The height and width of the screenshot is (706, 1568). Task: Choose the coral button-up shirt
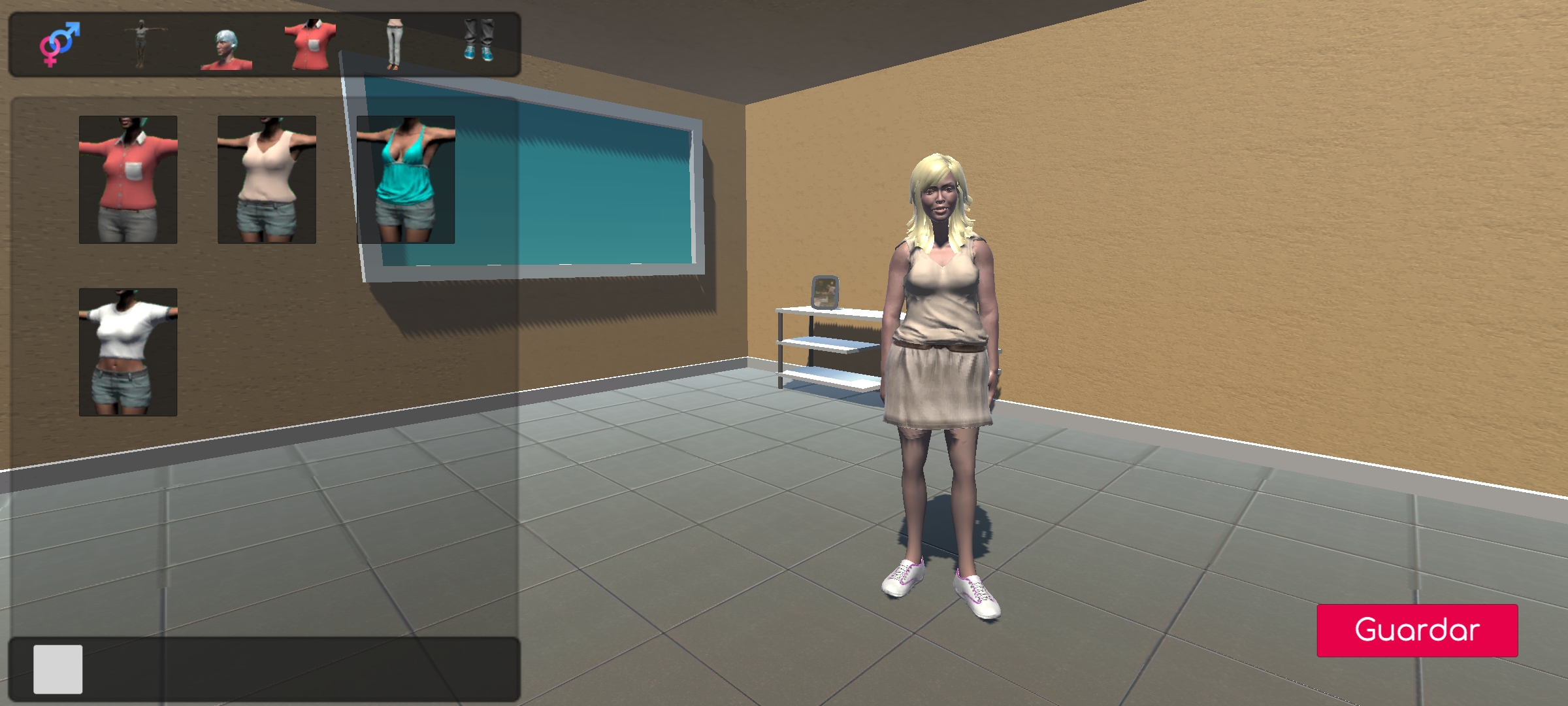pos(128,180)
